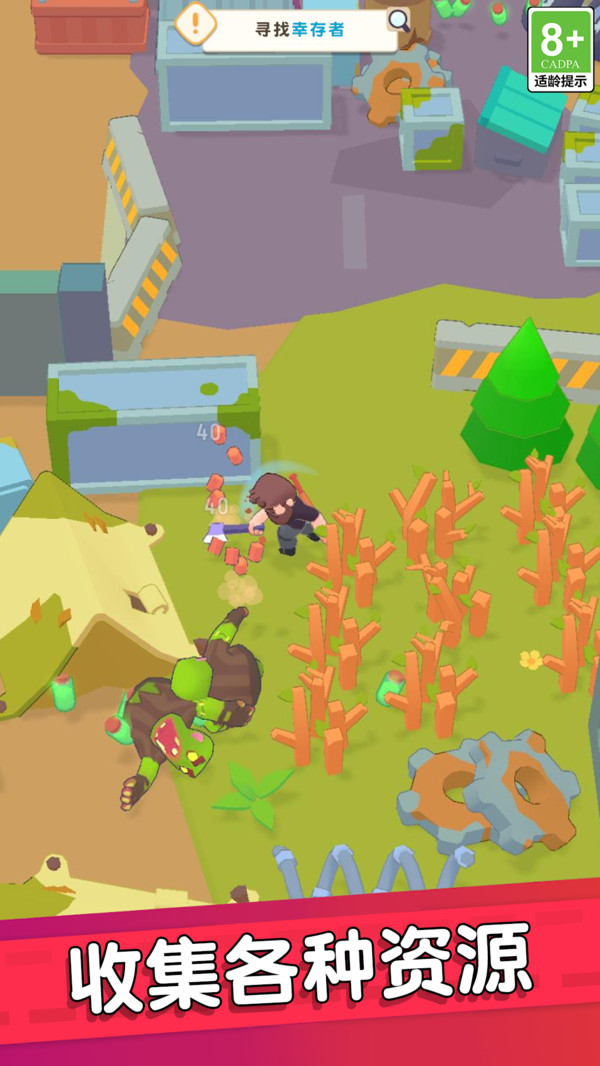This screenshot has height=1066, width=600.
Task: Tap the magnifying glass on the quest banner
Action: pyautogui.click(x=398, y=20)
